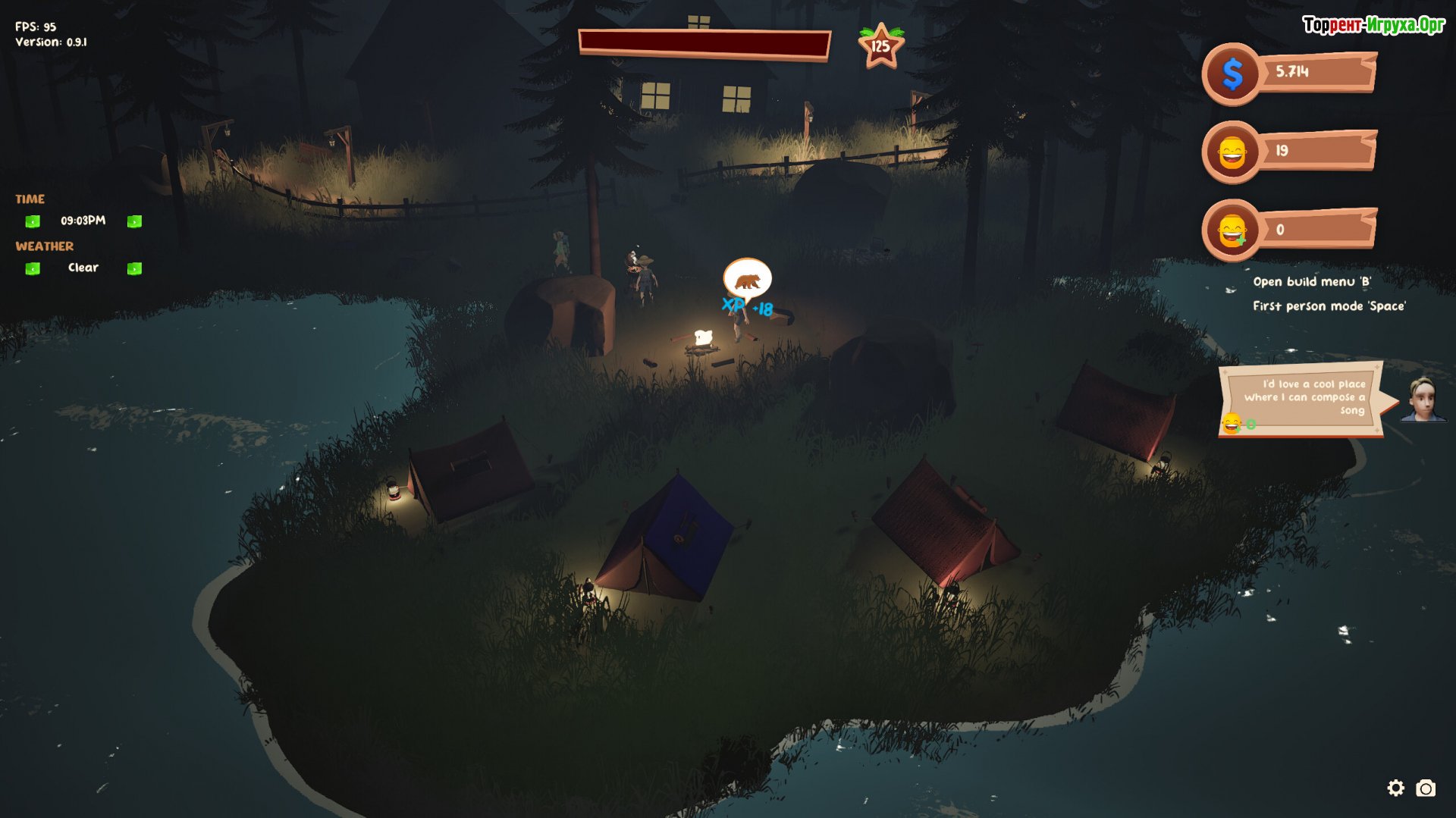Image resolution: width=1456 pixels, height=818 pixels.
Task: Click the bear thought bubble above camper
Action: pyautogui.click(x=747, y=280)
